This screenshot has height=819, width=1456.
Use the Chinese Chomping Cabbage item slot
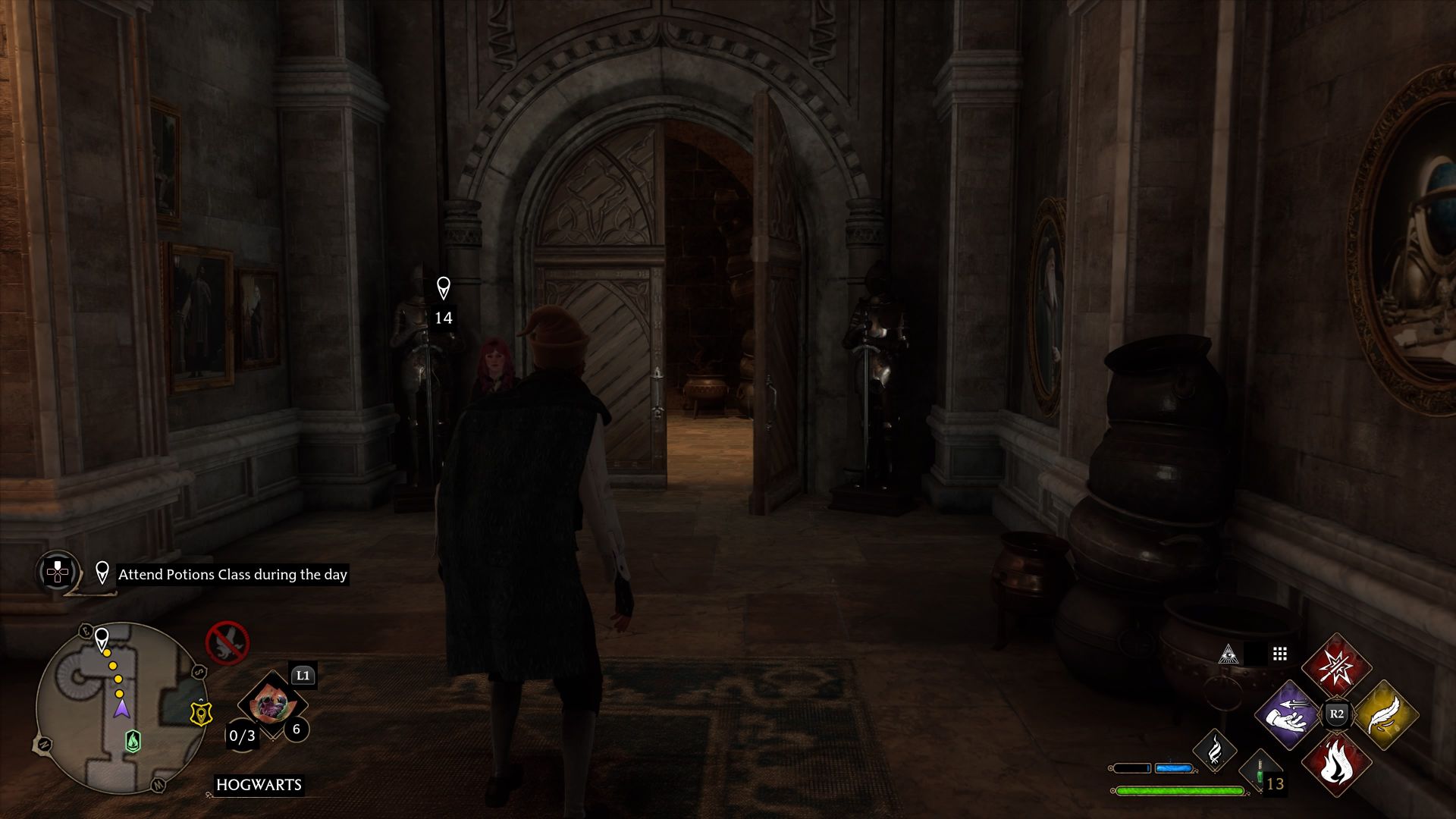click(269, 706)
